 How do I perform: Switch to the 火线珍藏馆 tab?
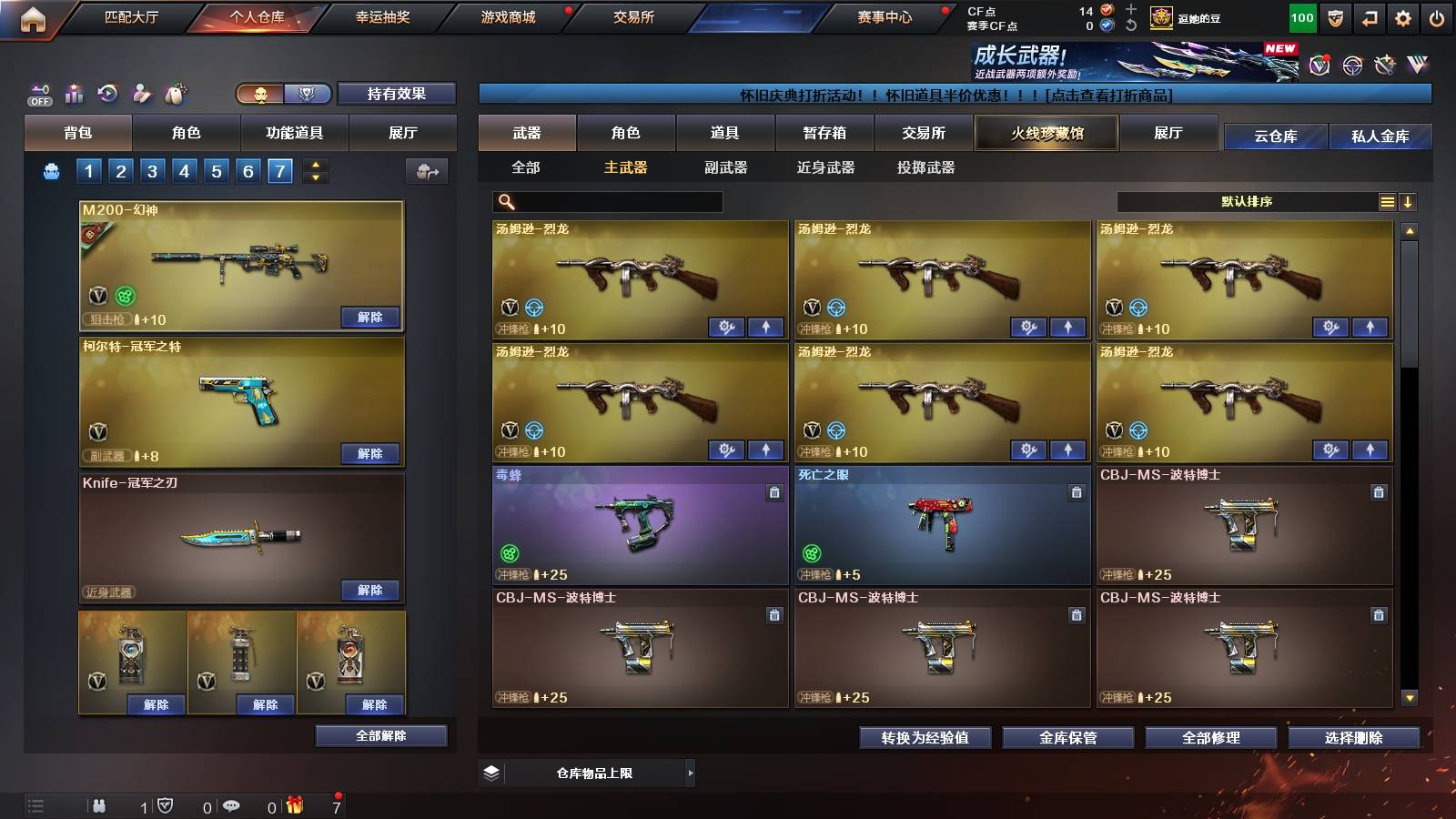coord(1046,133)
